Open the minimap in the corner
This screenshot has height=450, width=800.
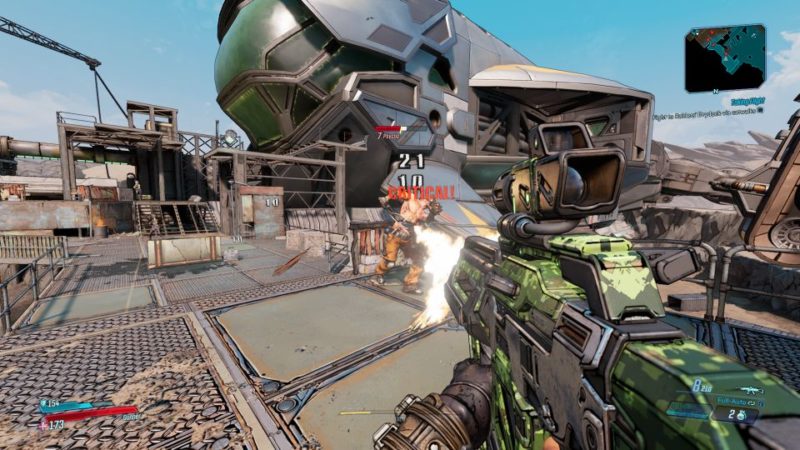(725, 59)
